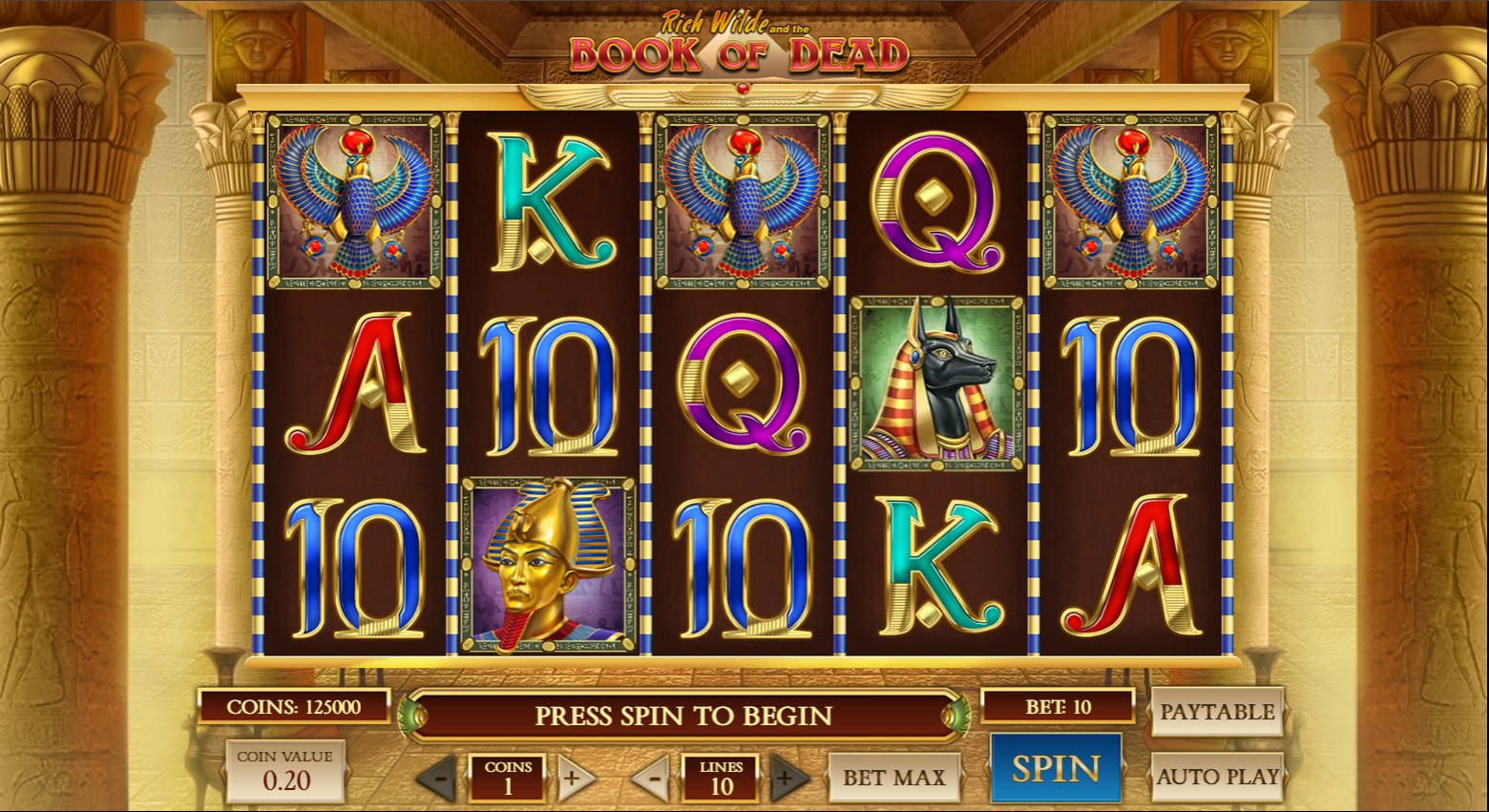Open the Paytable
This screenshot has width=1489, height=812.
(x=1217, y=712)
